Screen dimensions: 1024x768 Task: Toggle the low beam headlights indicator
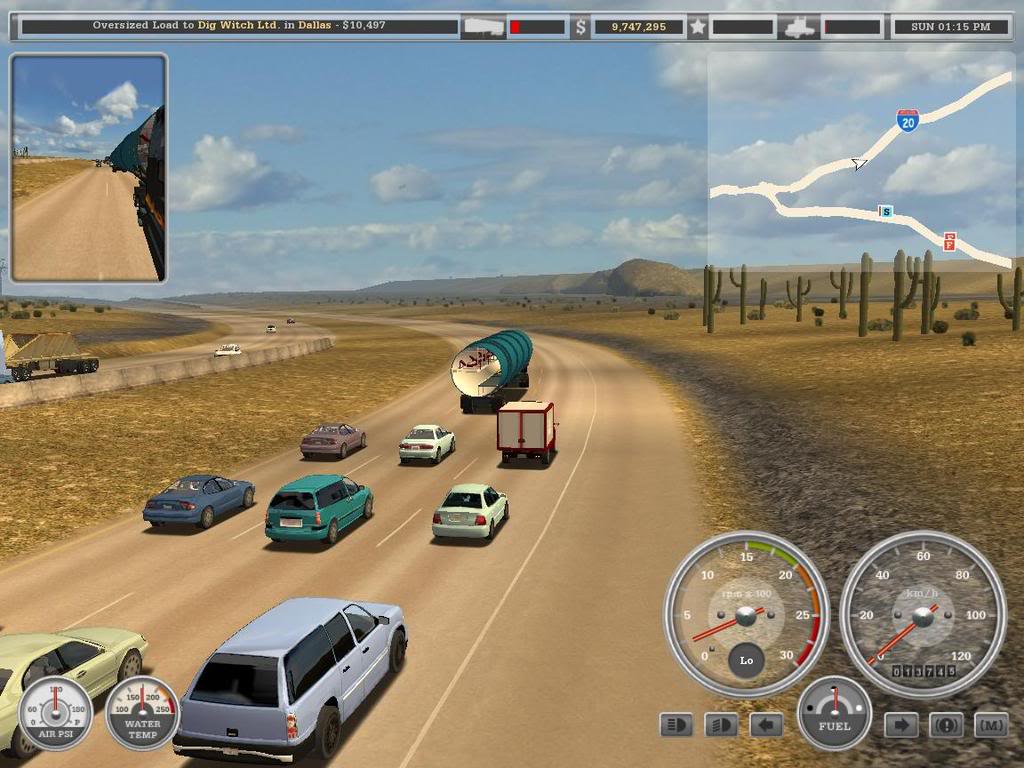click(721, 724)
